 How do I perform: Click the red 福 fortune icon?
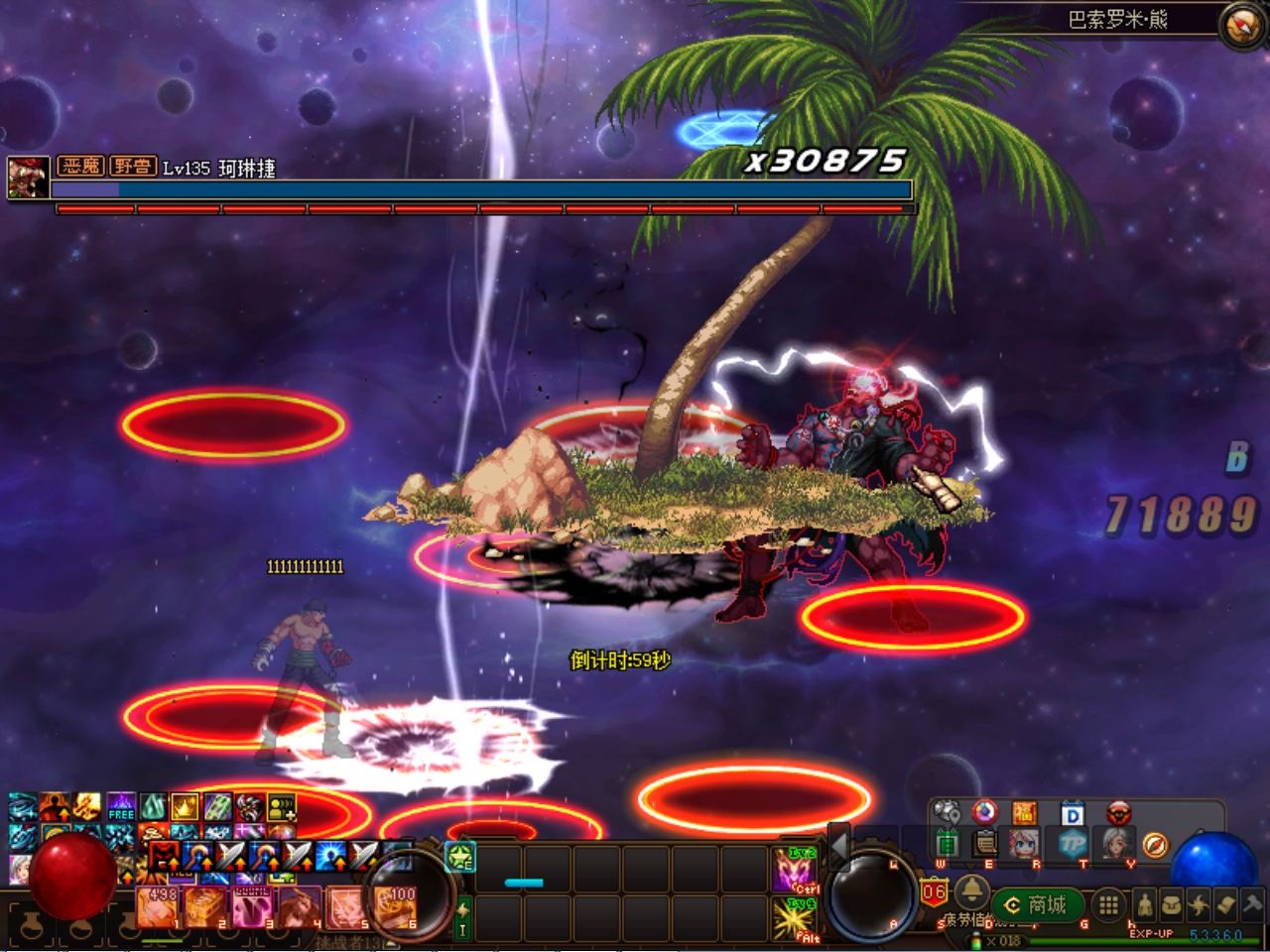pos(1025,814)
